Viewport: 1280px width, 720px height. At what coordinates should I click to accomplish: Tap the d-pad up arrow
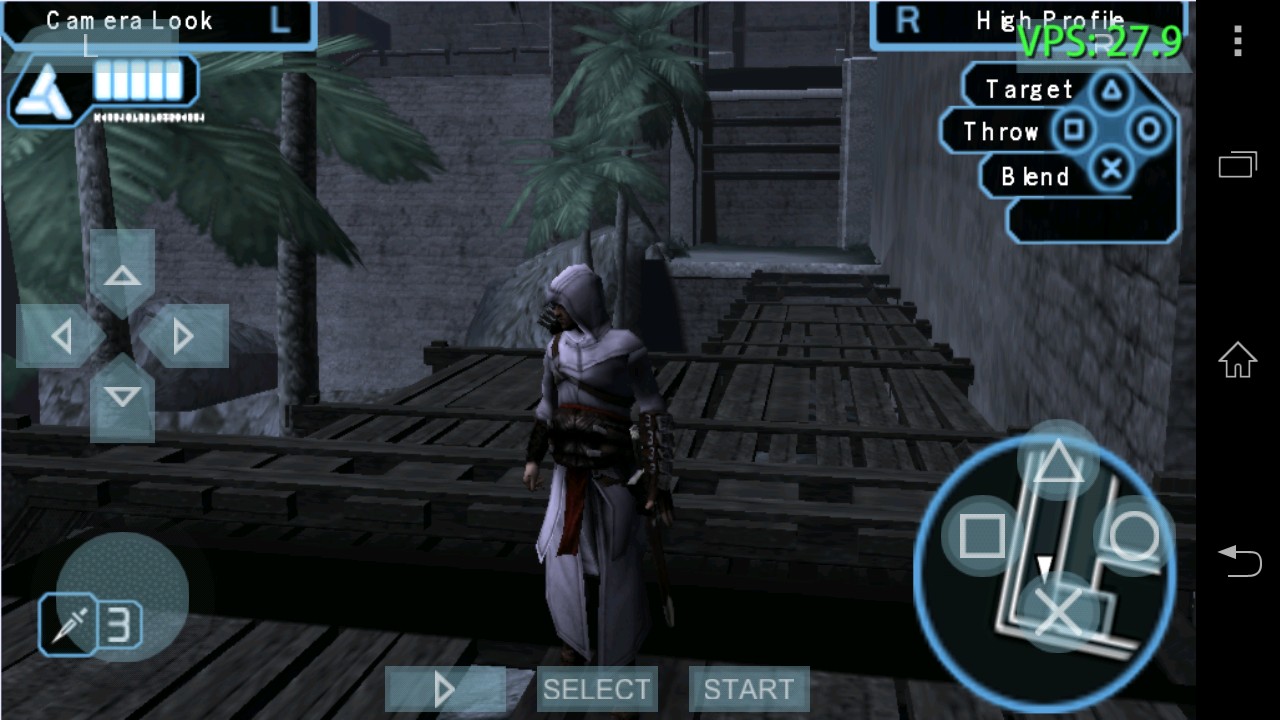pos(122,275)
